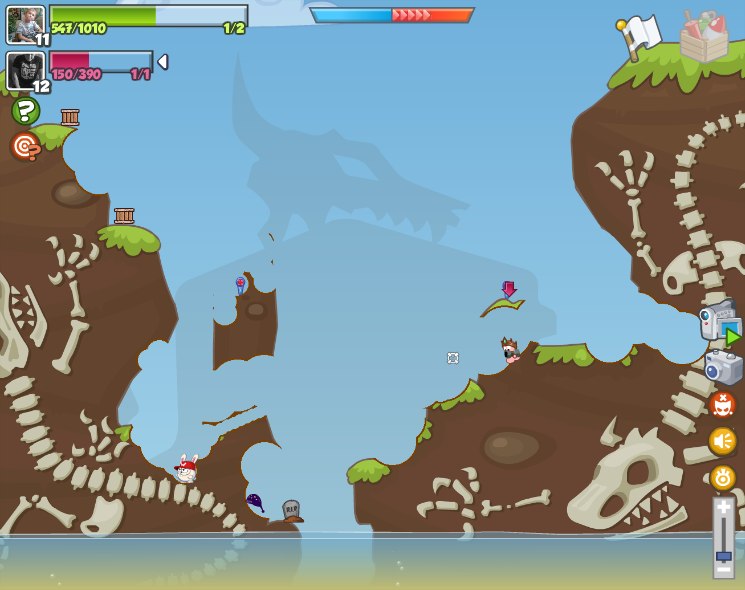Viewport: 745px width, 590px height.
Task: Click the orange target hint button
Action: pyautogui.click(x=26, y=146)
